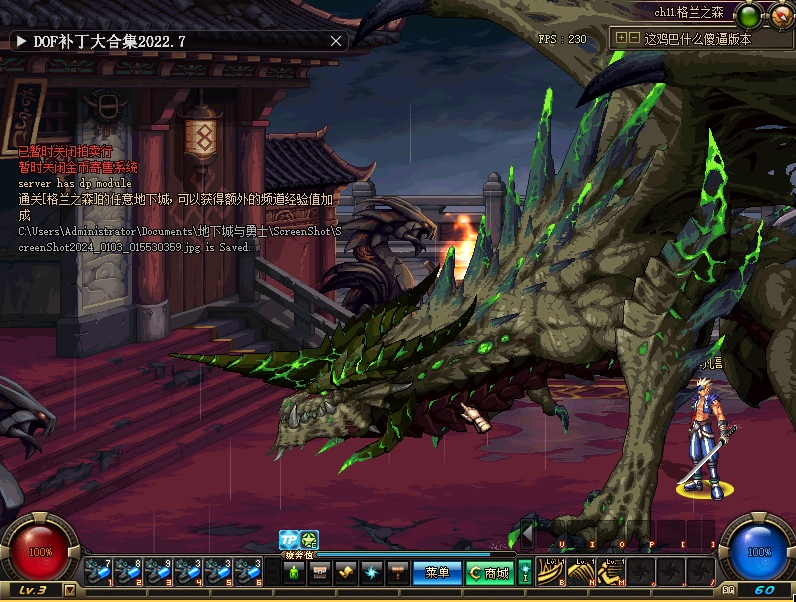Activate the skill bound to key M
This screenshot has height=602, width=796.
(x=609, y=571)
